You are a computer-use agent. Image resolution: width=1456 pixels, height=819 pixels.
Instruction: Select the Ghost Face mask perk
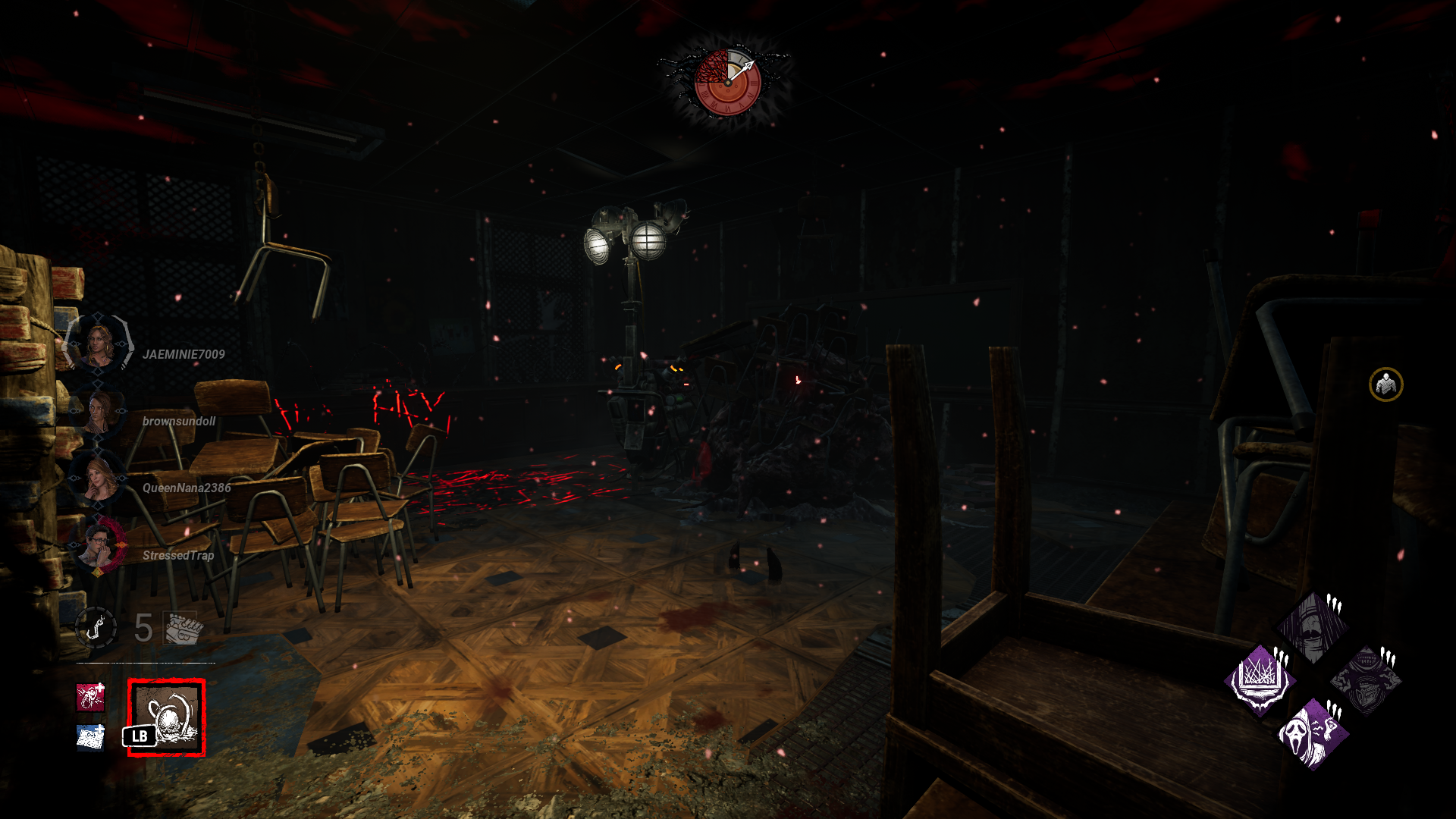pyautogui.click(x=1313, y=734)
